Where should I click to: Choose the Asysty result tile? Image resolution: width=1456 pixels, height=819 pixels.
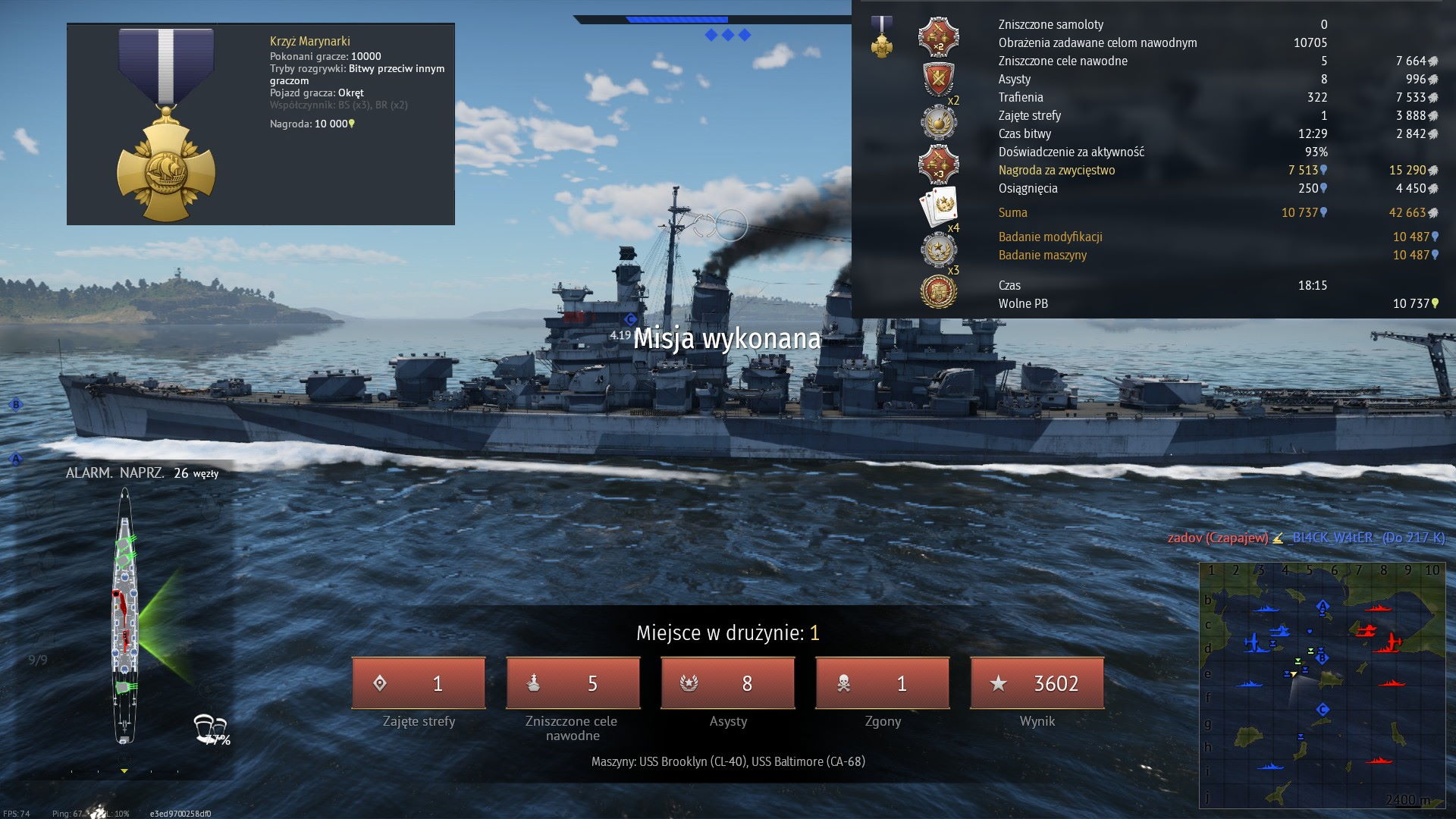[727, 683]
